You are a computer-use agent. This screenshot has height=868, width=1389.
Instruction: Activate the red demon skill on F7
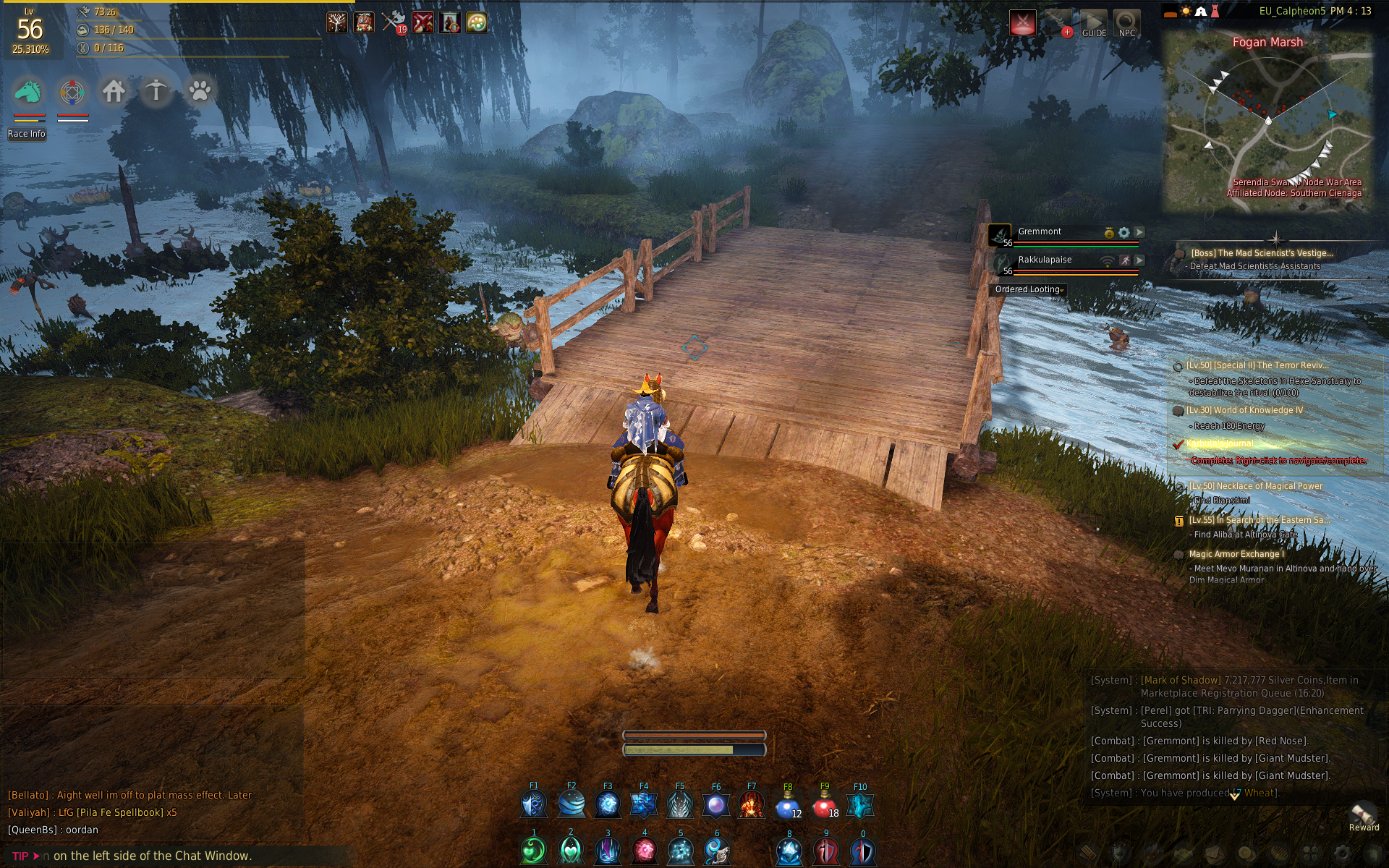[752, 805]
